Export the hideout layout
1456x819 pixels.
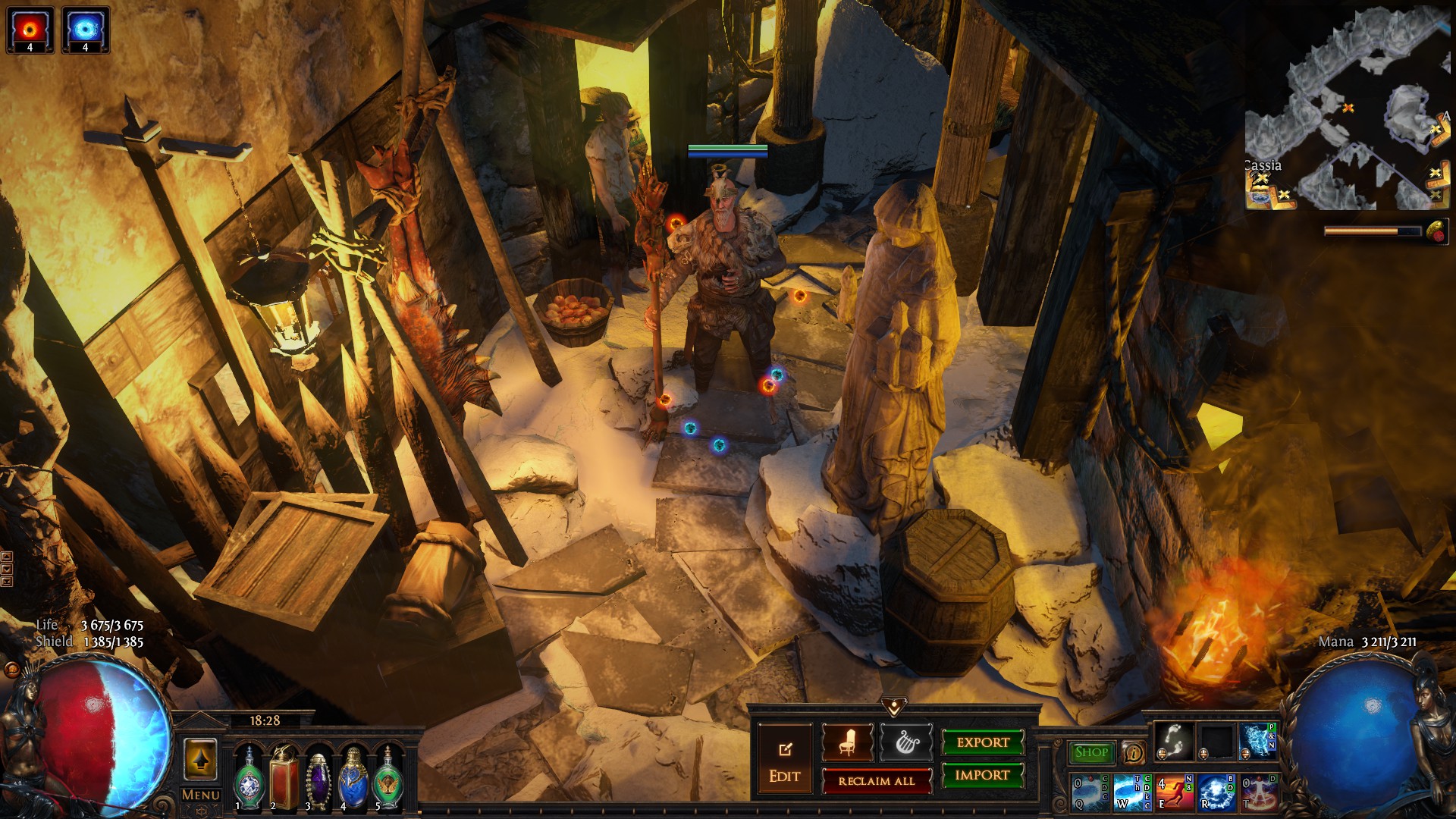point(983,742)
